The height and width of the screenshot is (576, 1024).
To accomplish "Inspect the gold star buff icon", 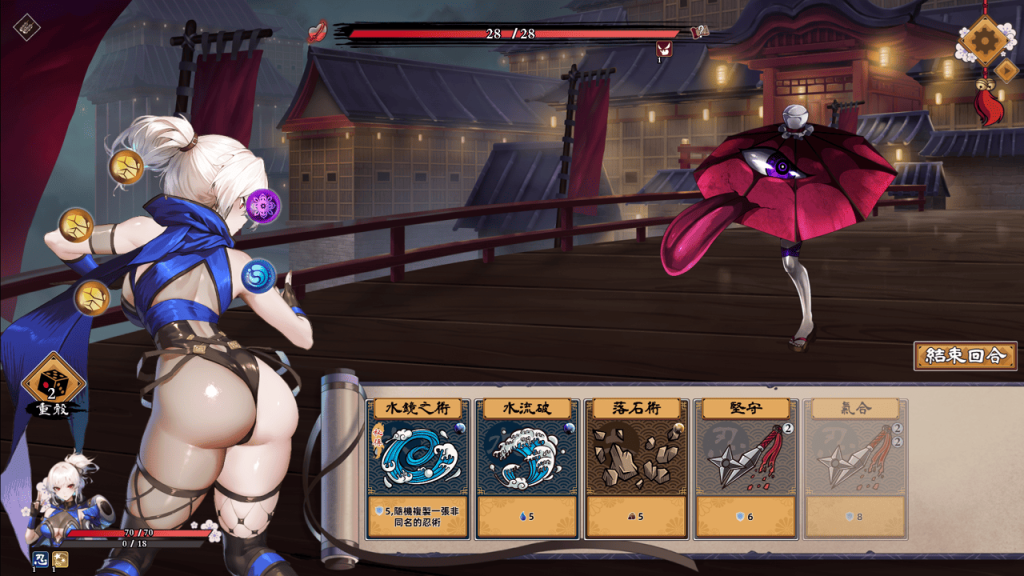I will point(61,559).
